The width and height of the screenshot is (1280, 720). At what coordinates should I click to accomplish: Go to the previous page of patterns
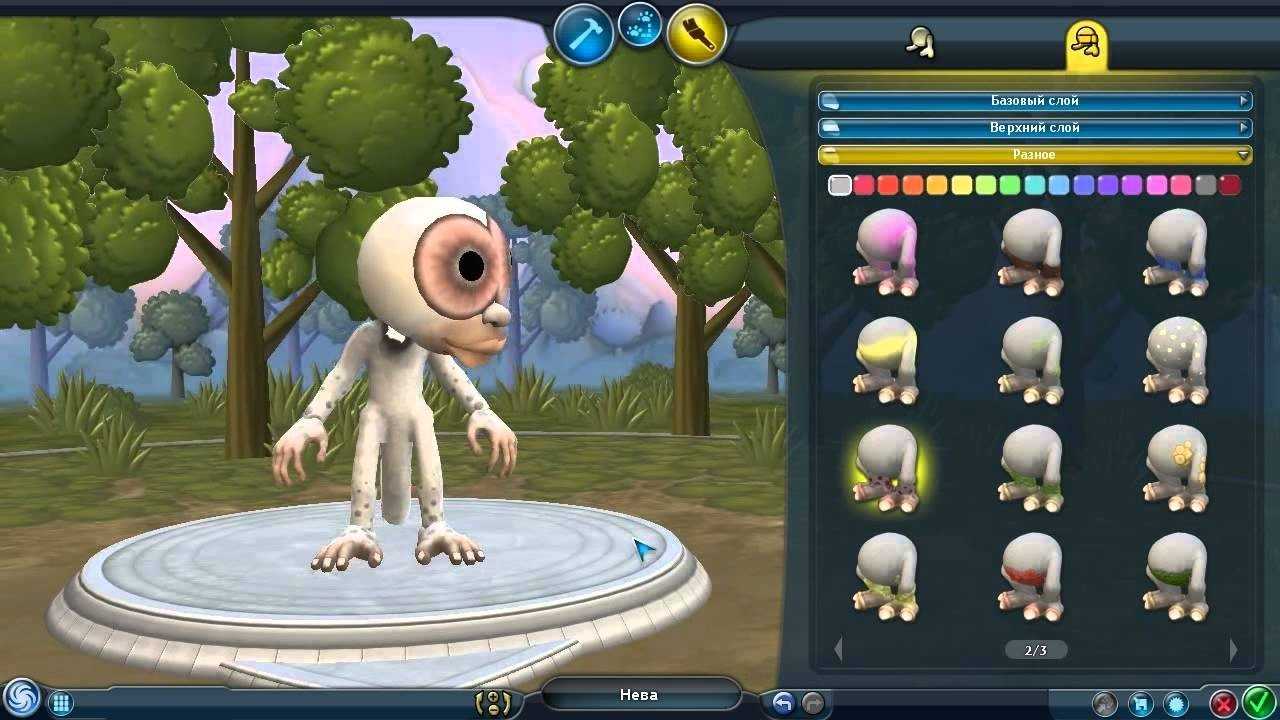pyautogui.click(x=838, y=650)
